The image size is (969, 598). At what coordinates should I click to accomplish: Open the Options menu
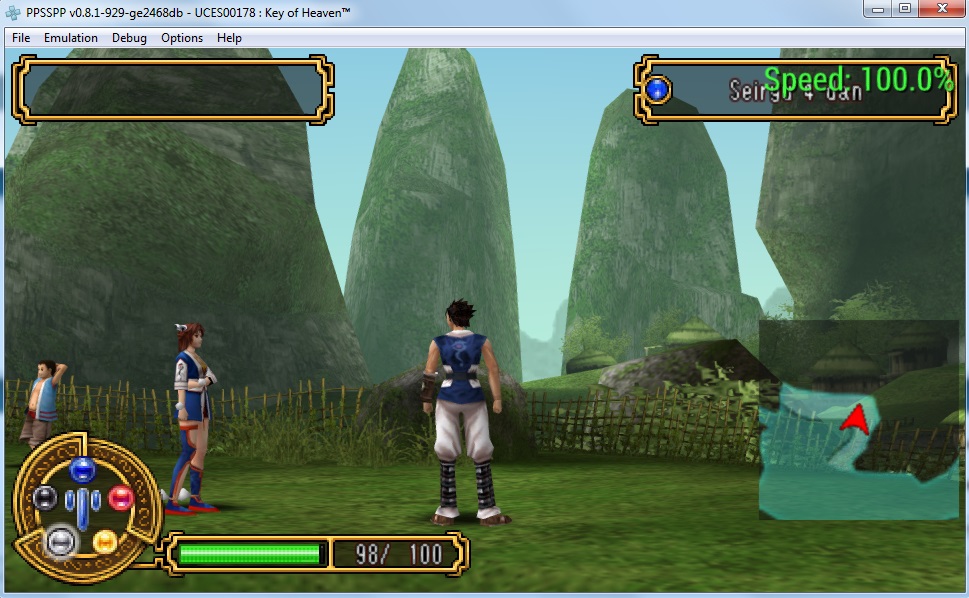tap(182, 38)
